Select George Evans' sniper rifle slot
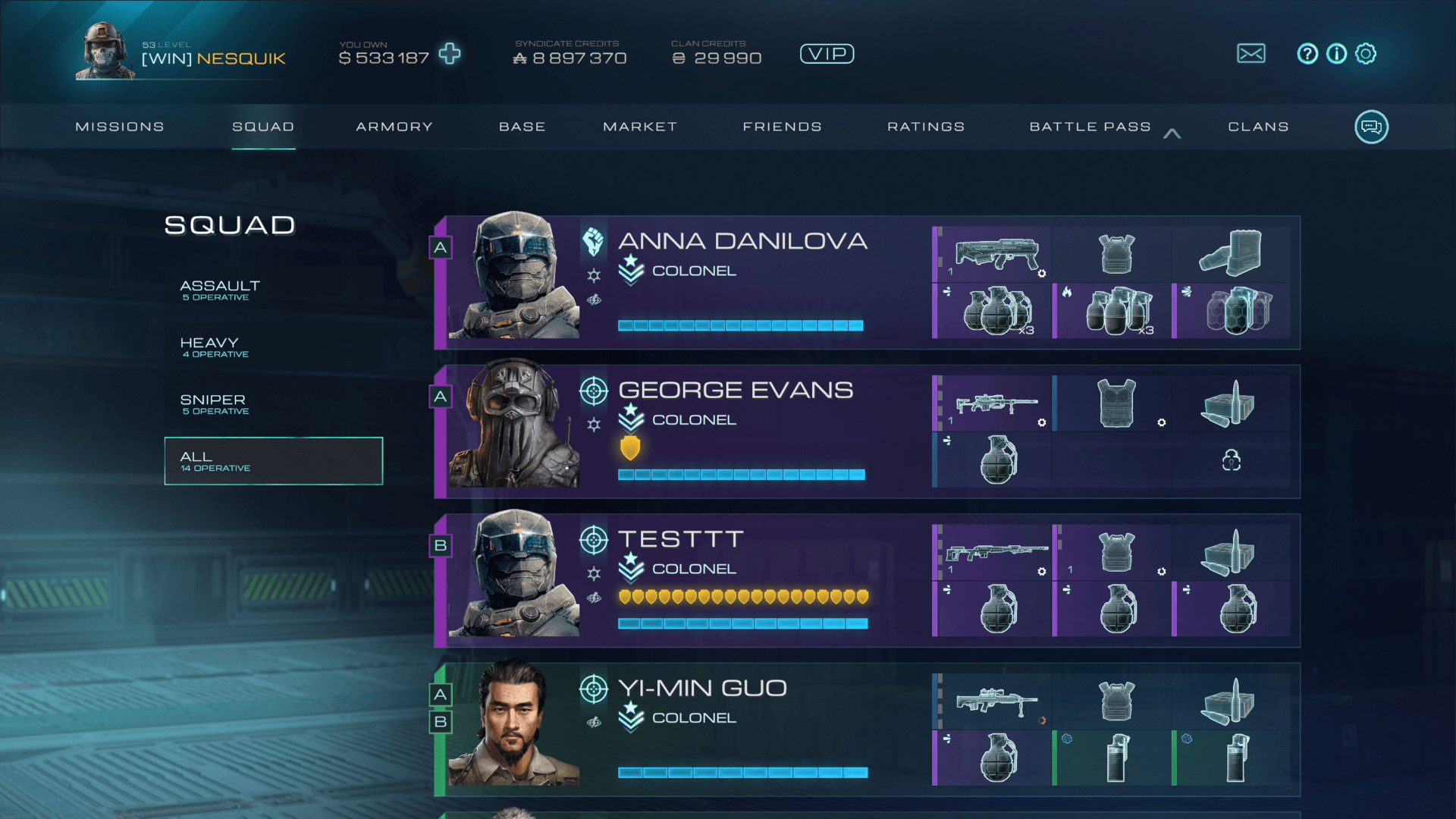This screenshot has width=1456, height=819. click(995, 404)
